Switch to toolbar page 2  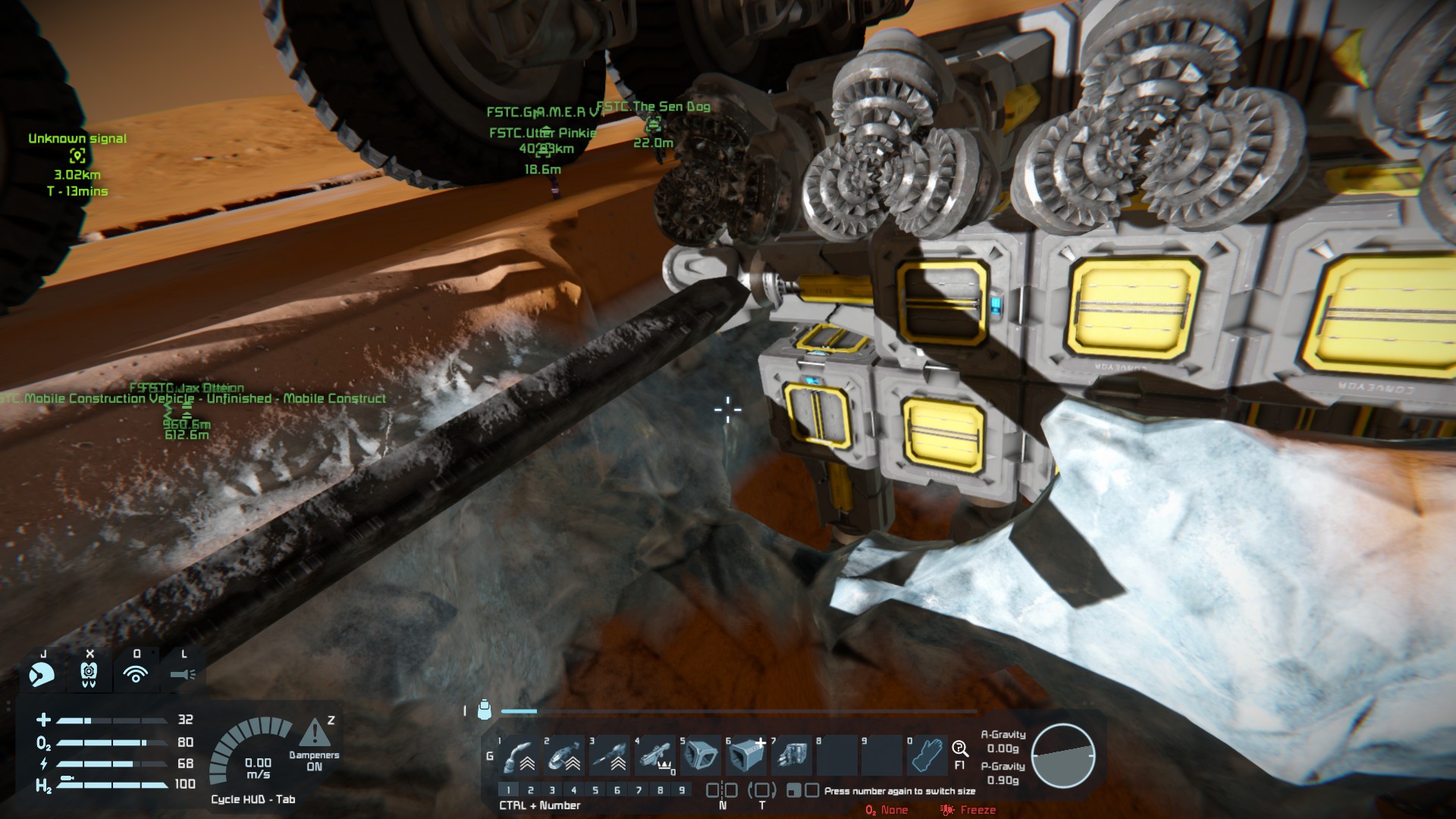tap(531, 790)
